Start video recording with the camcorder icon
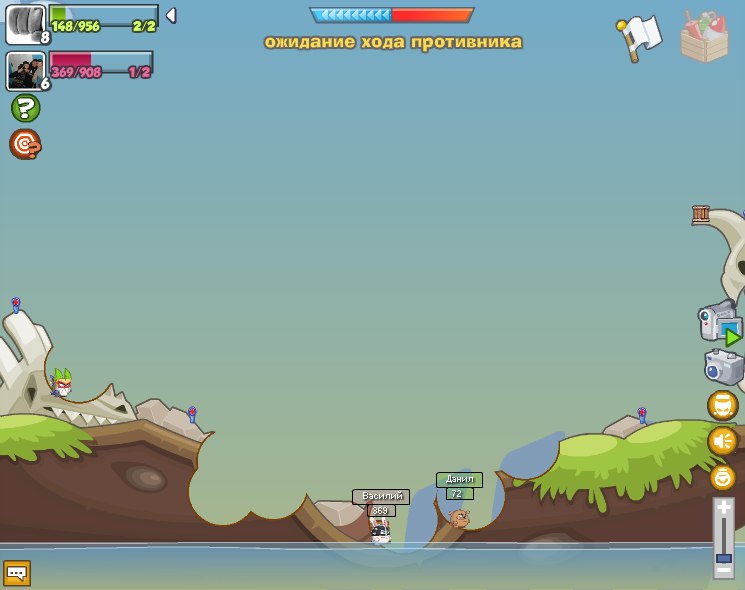Image resolution: width=745 pixels, height=590 pixels. (719, 323)
